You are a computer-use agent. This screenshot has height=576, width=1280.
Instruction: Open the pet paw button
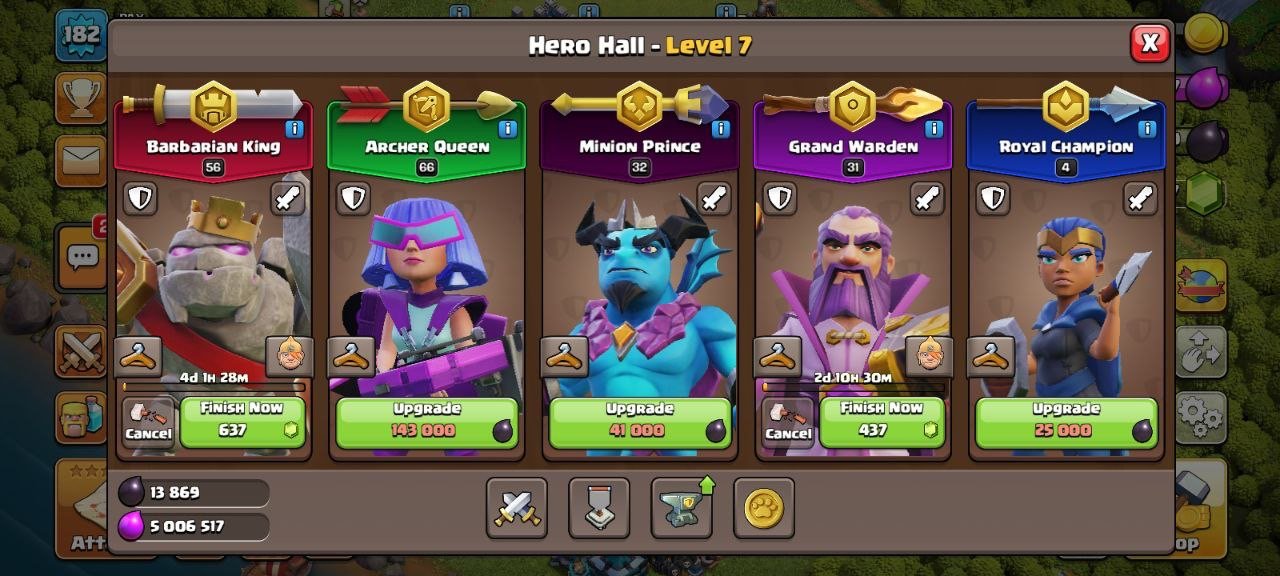[763, 508]
